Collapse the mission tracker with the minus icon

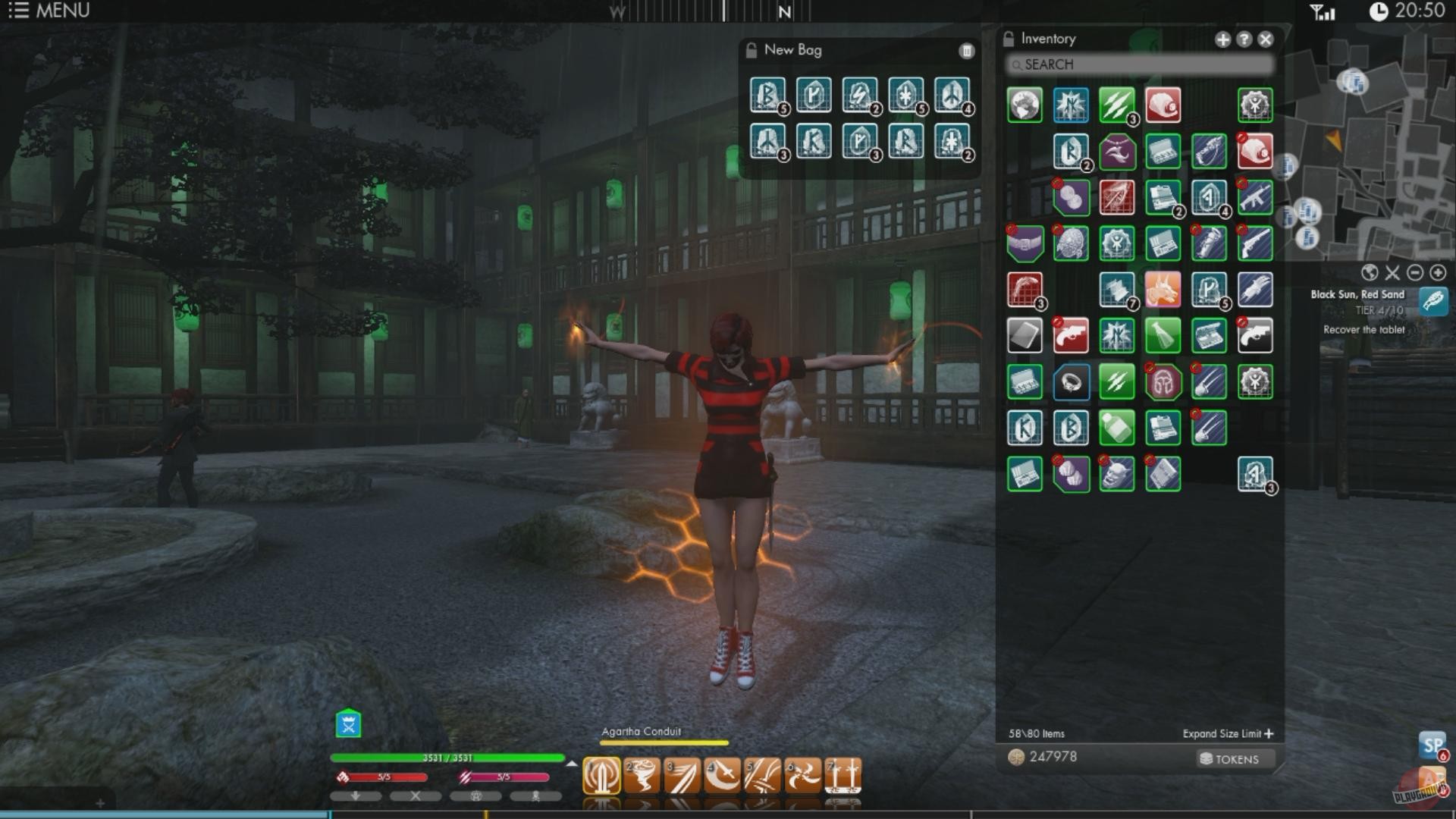[x=1415, y=272]
